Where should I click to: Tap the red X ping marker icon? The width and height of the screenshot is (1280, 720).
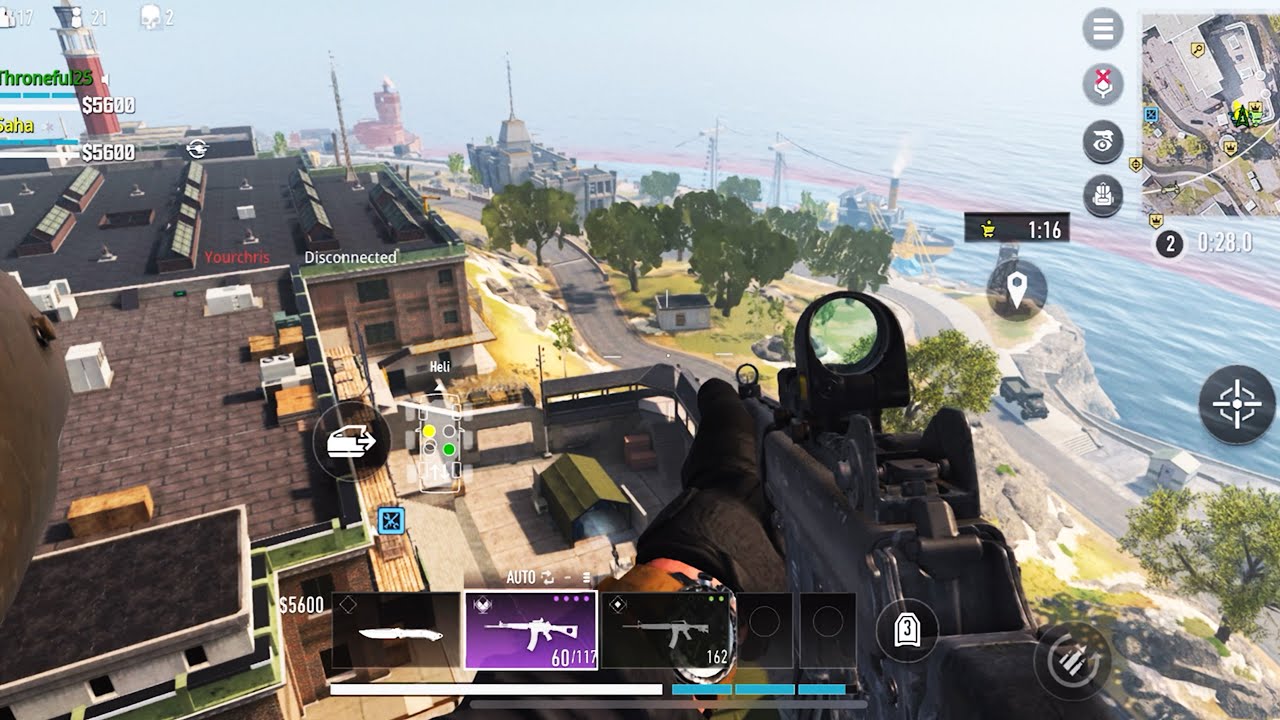click(1102, 84)
